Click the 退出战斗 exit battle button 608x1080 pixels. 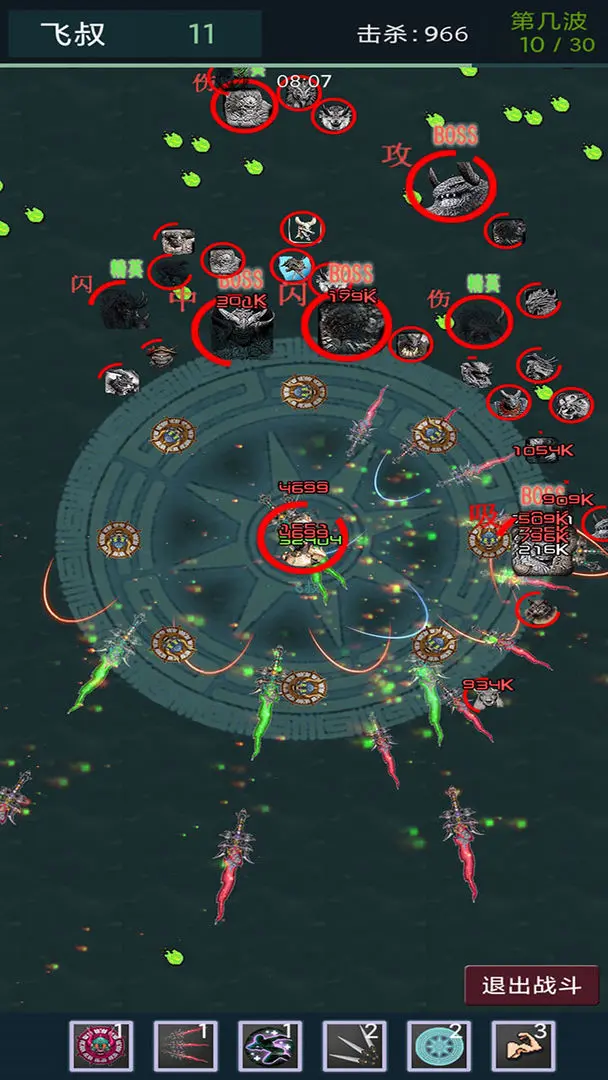point(531,985)
